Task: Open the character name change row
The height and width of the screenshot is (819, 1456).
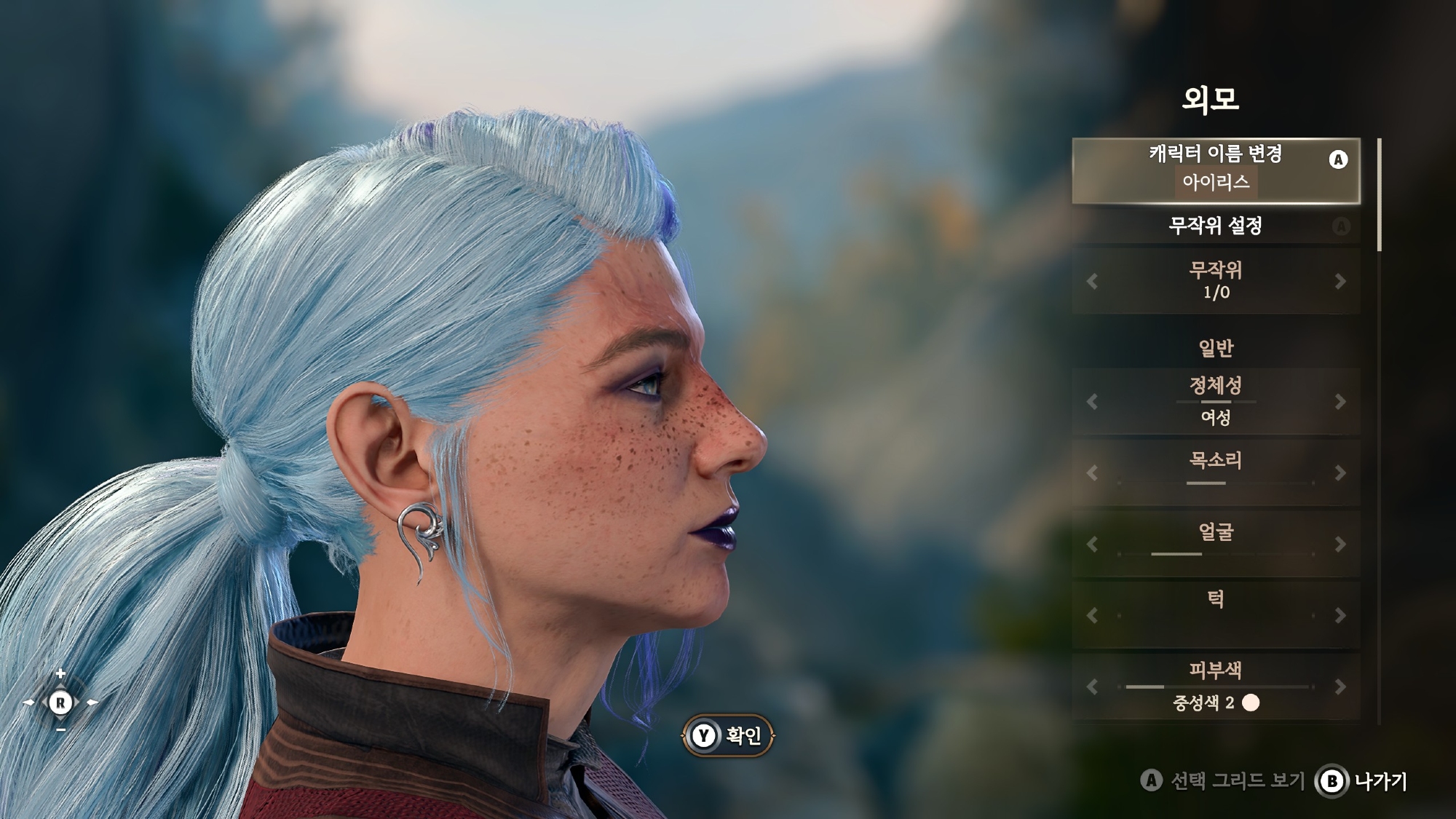Action: 1215,170
